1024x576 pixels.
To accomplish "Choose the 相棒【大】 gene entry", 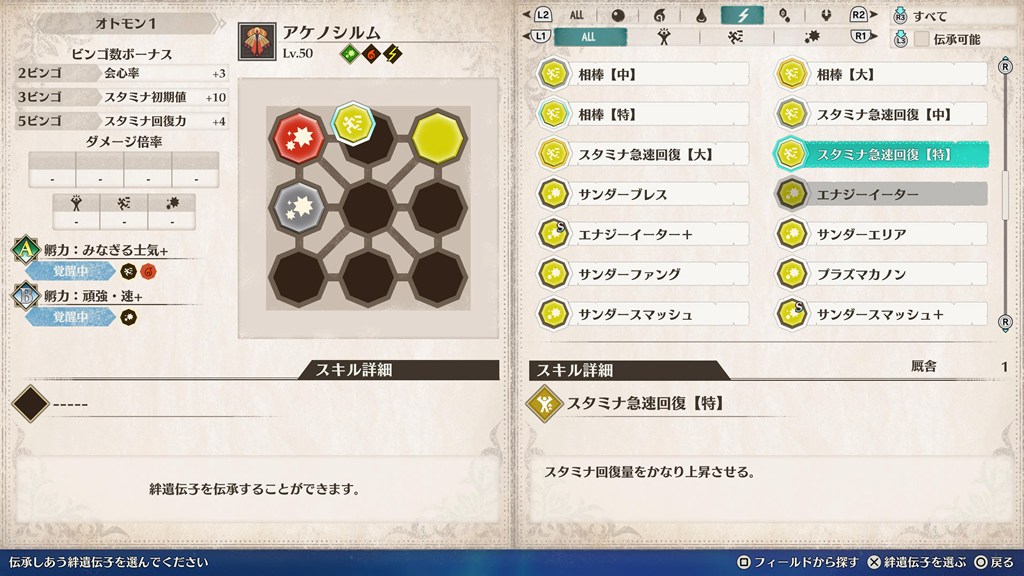I will (x=881, y=74).
